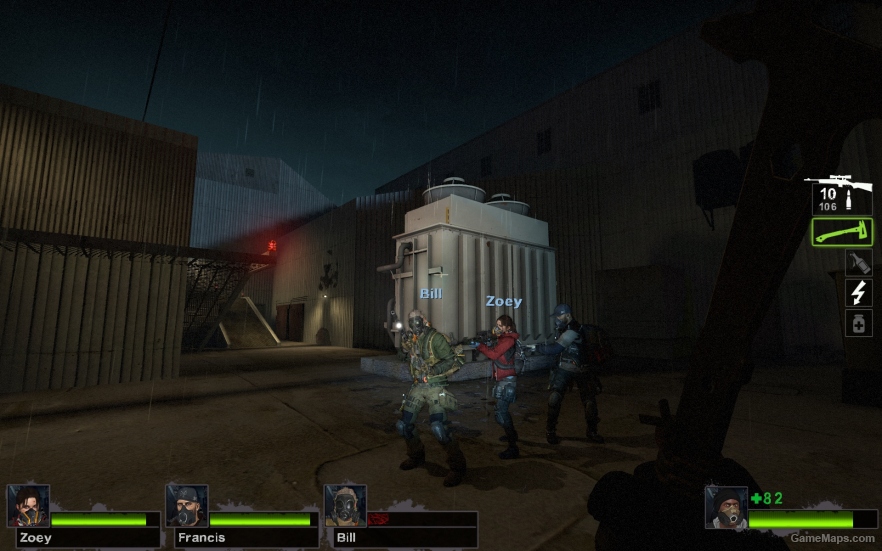Select Francis's teammate portrait
This screenshot has height=551, width=882.
[x=187, y=506]
